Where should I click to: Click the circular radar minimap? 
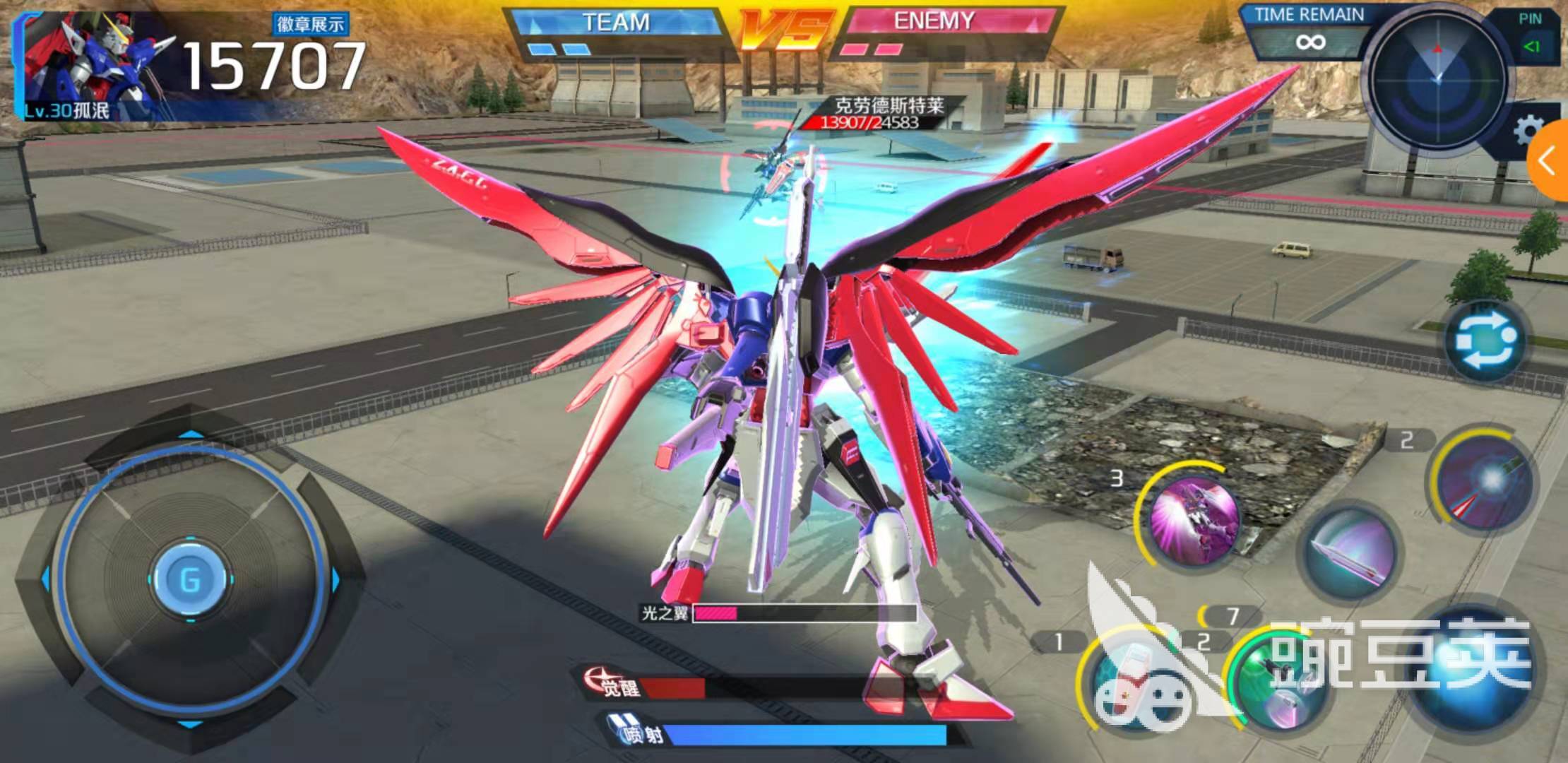click(x=1438, y=78)
